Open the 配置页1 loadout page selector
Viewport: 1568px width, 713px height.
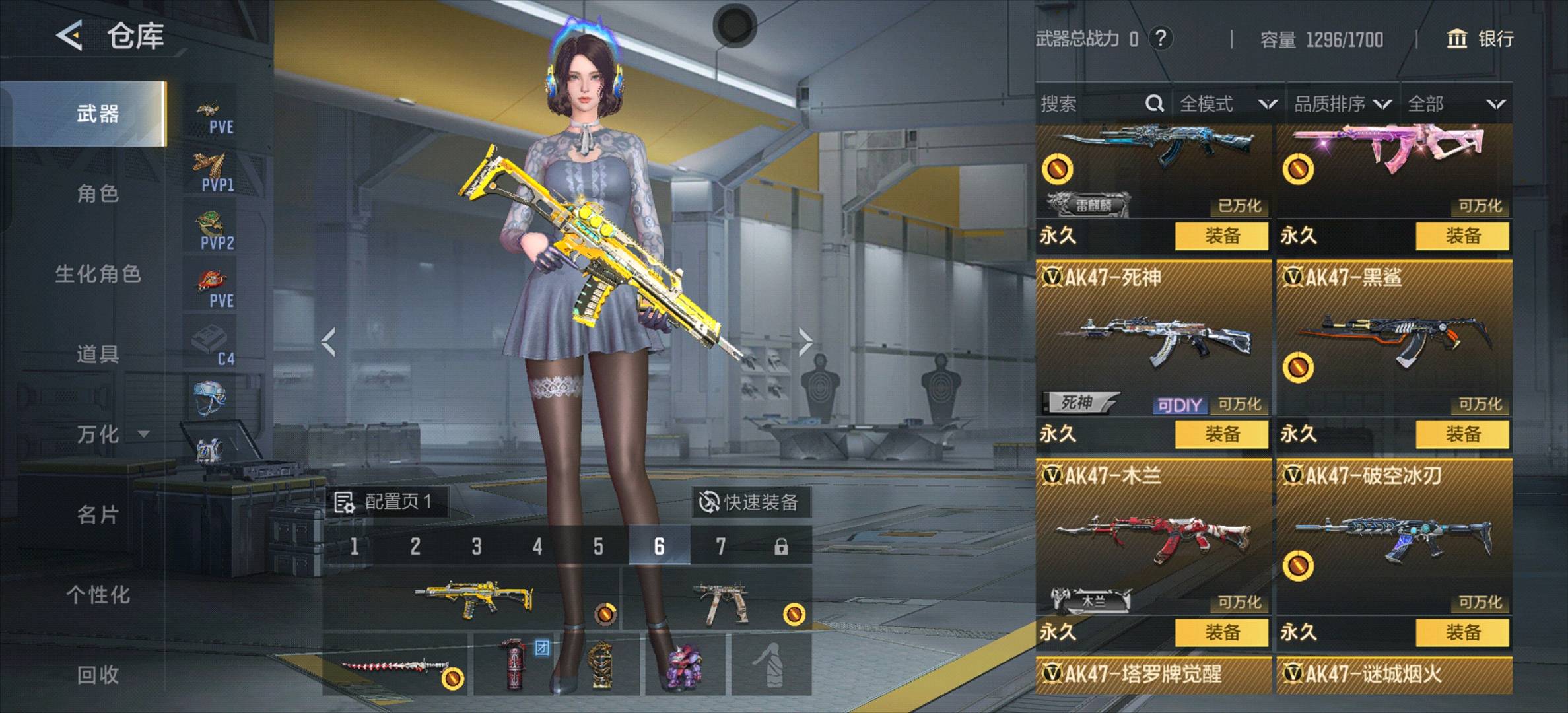(386, 502)
